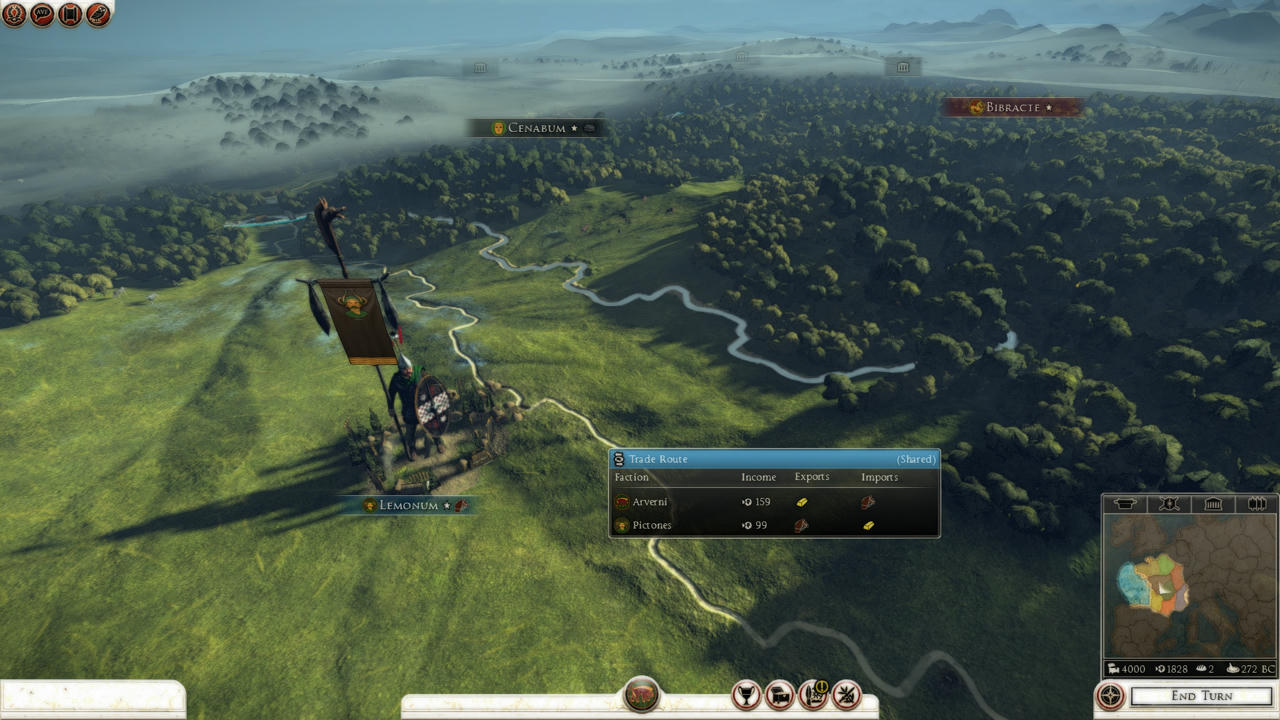The image size is (1280, 720).
Task: Select the boar faction emblem button
Action: click(x=641, y=694)
